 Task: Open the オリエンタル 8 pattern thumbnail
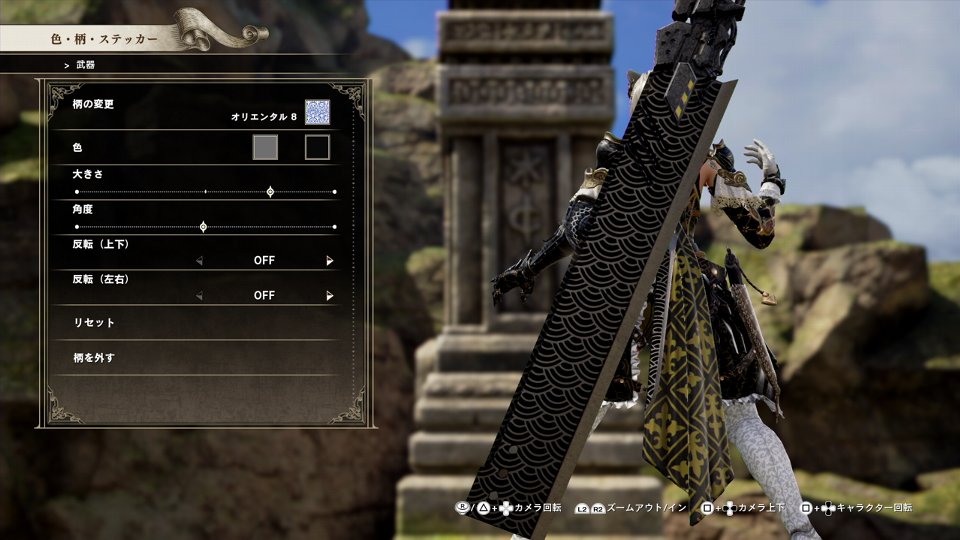click(317, 113)
